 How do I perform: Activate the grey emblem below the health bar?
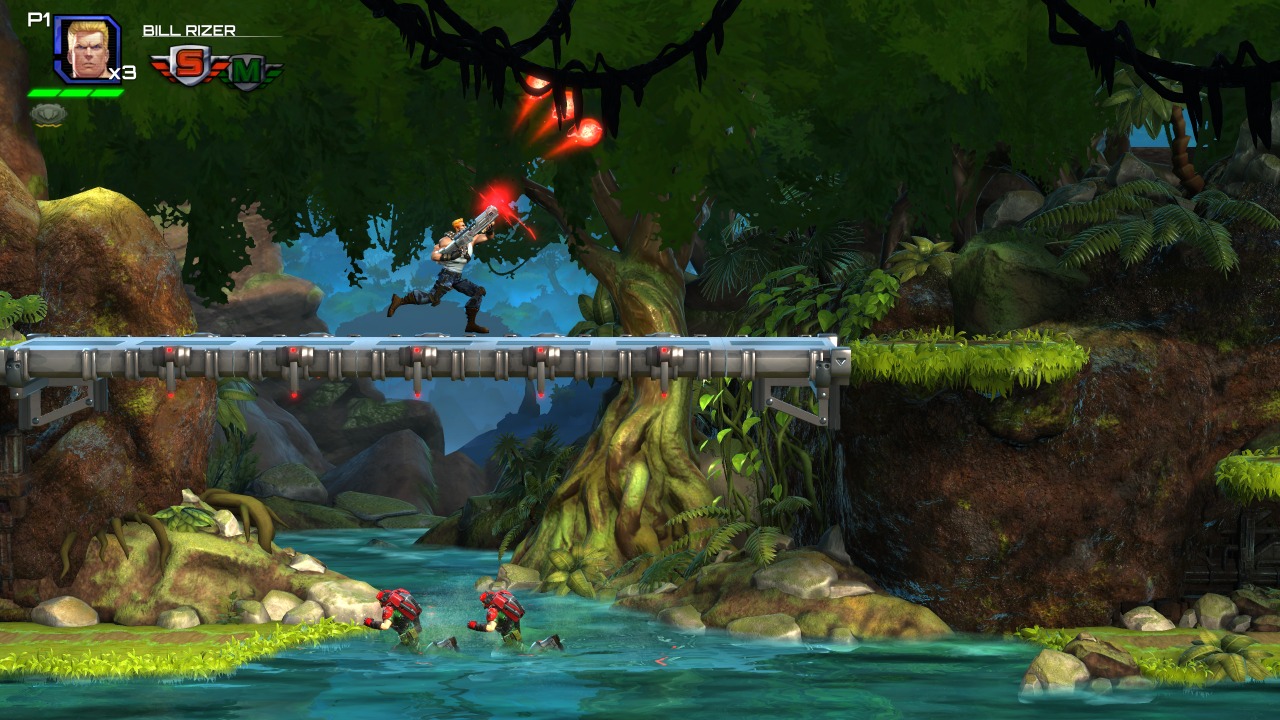point(48,114)
